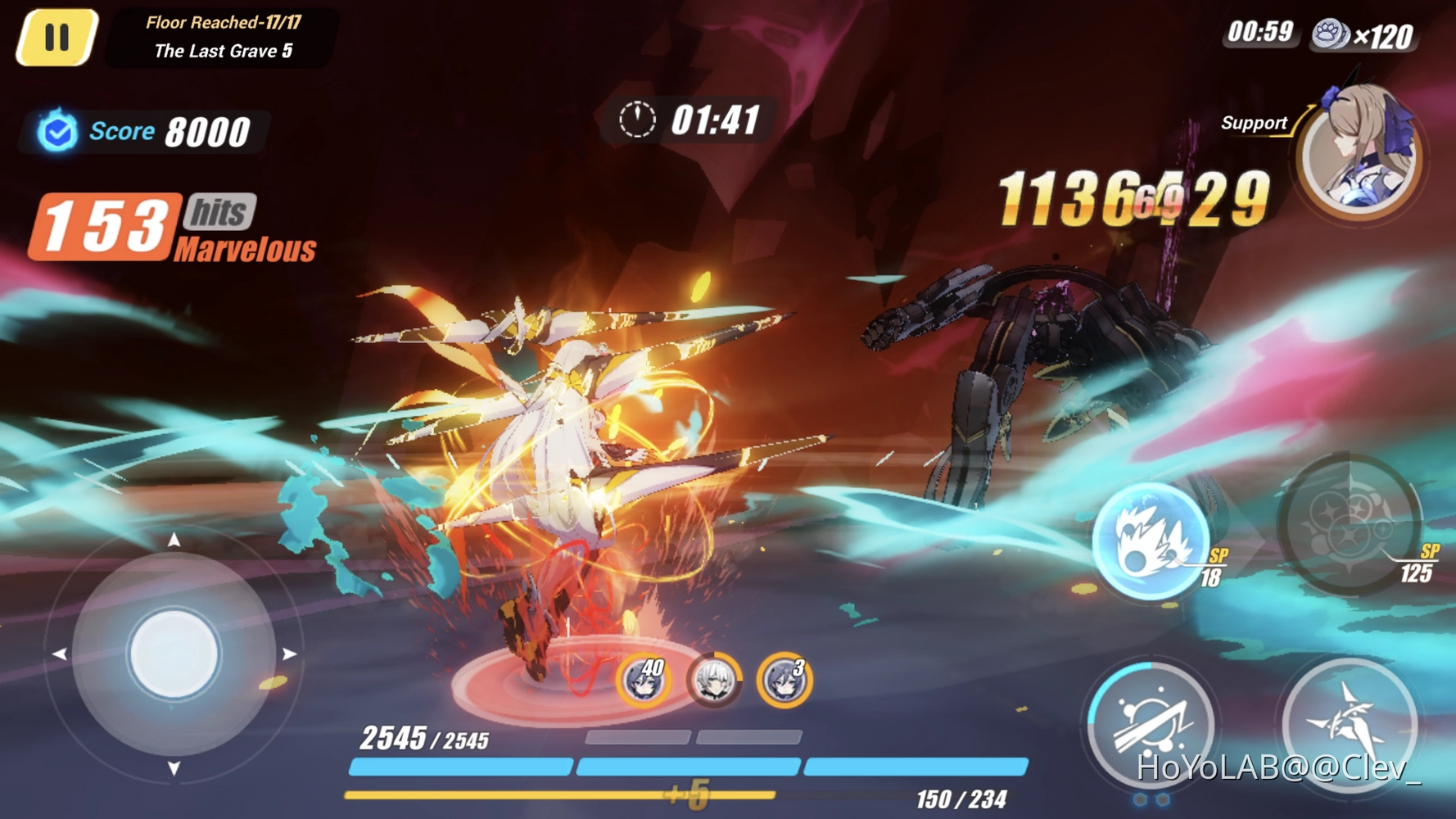
Task: Tap the movement joystick
Action: tap(173, 651)
